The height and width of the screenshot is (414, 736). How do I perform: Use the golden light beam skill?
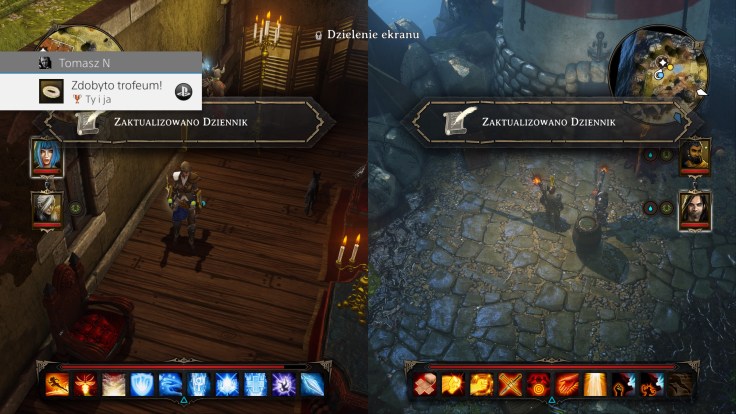coord(595,384)
